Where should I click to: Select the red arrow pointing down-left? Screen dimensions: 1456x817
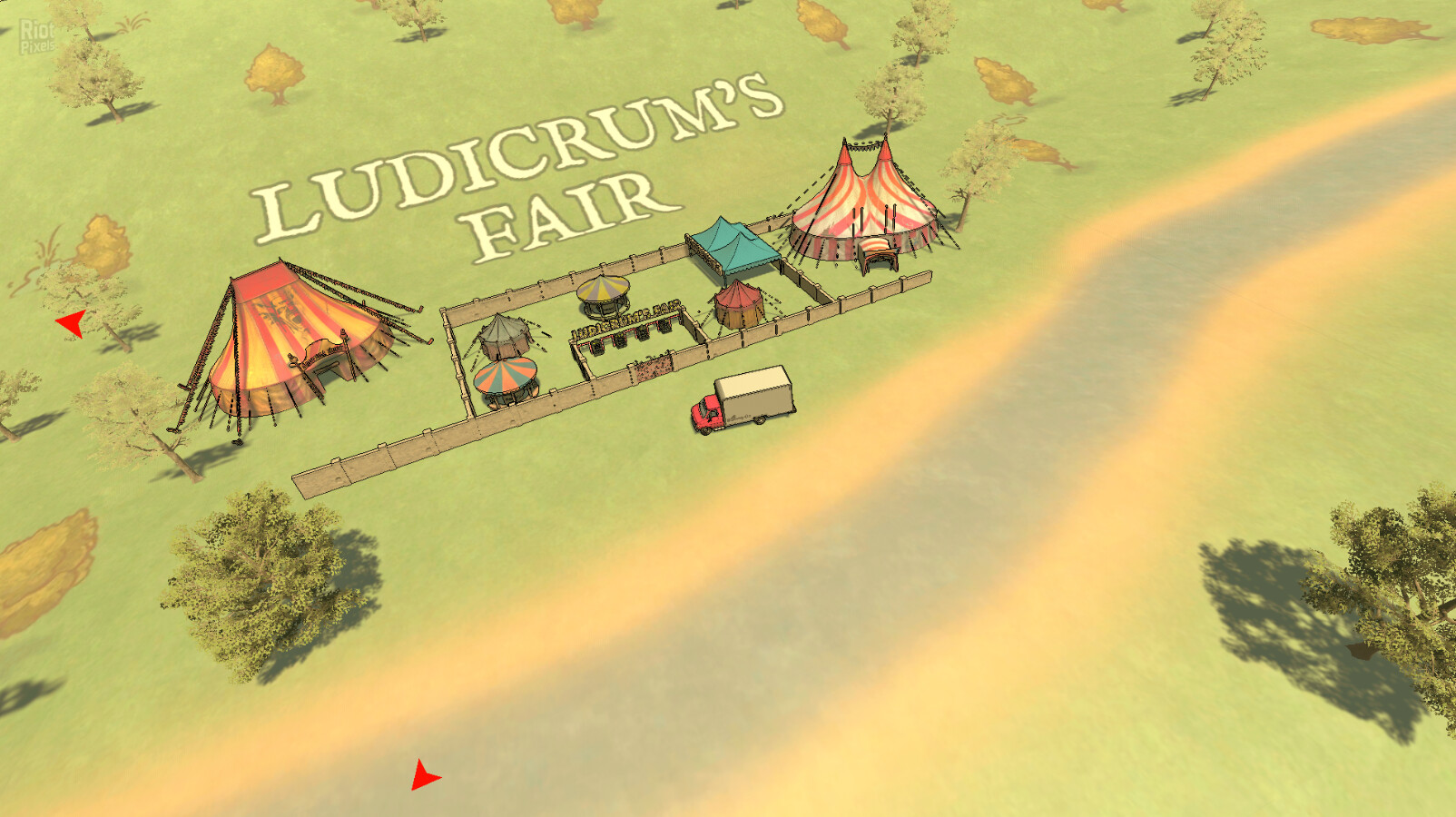click(x=424, y=776)
